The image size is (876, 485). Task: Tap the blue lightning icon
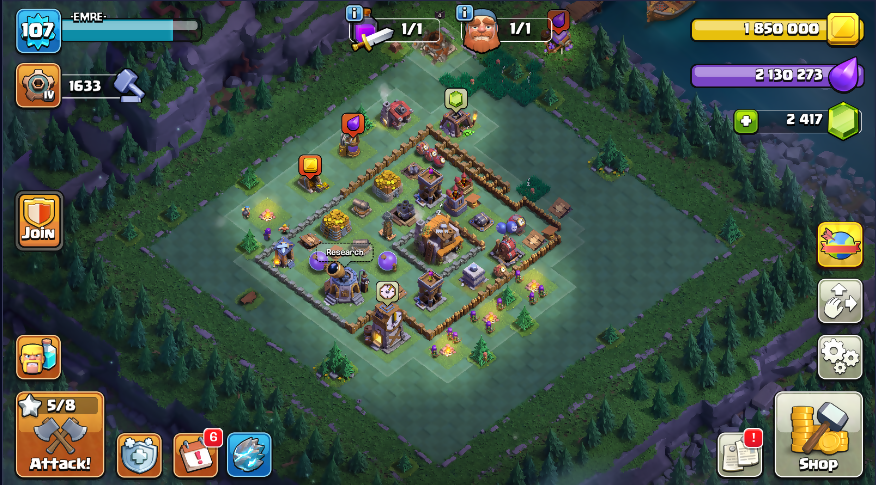pos(249,455)
